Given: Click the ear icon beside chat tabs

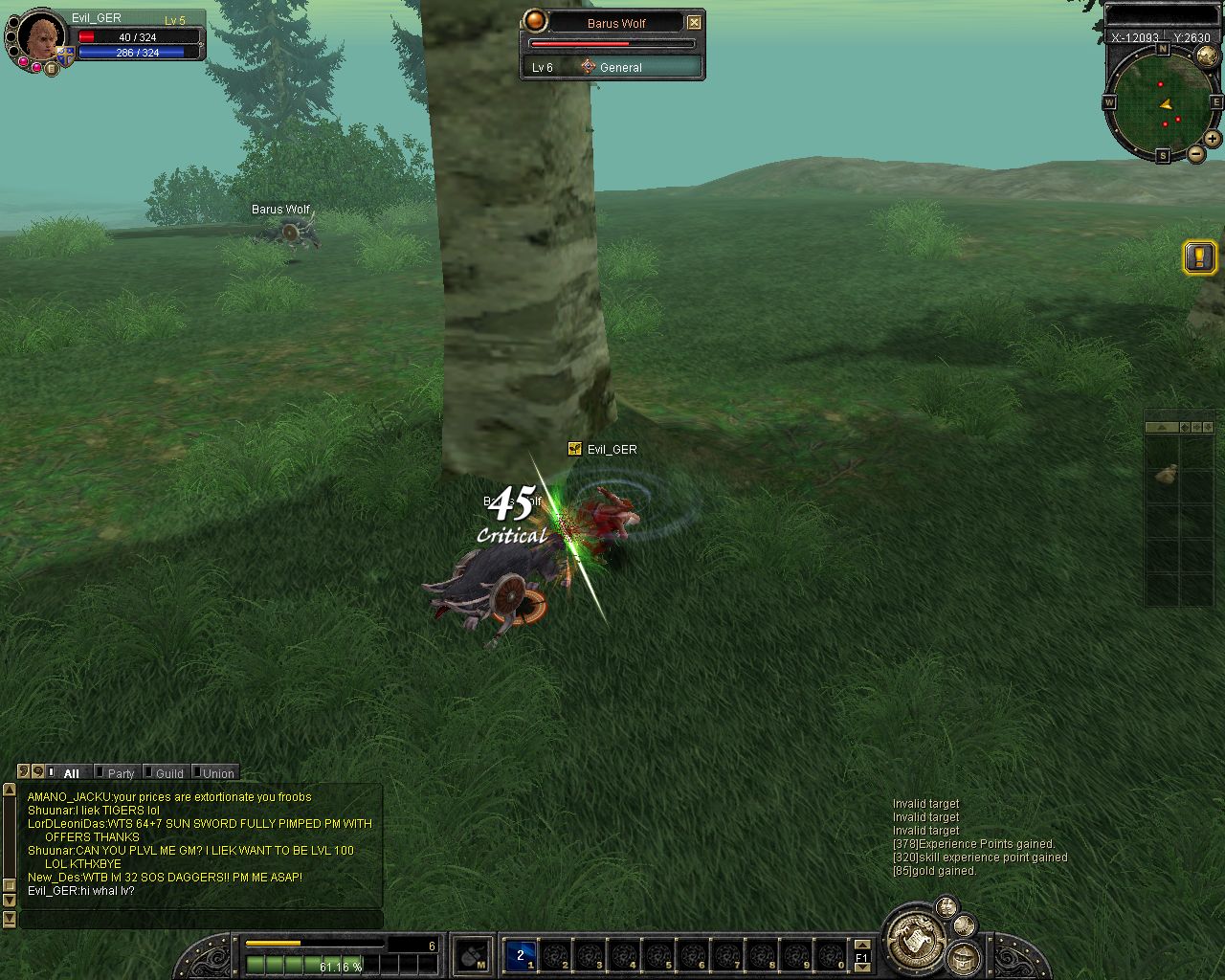Looking at the screenshot, I should pyautogui.click(x=24, y=771).
